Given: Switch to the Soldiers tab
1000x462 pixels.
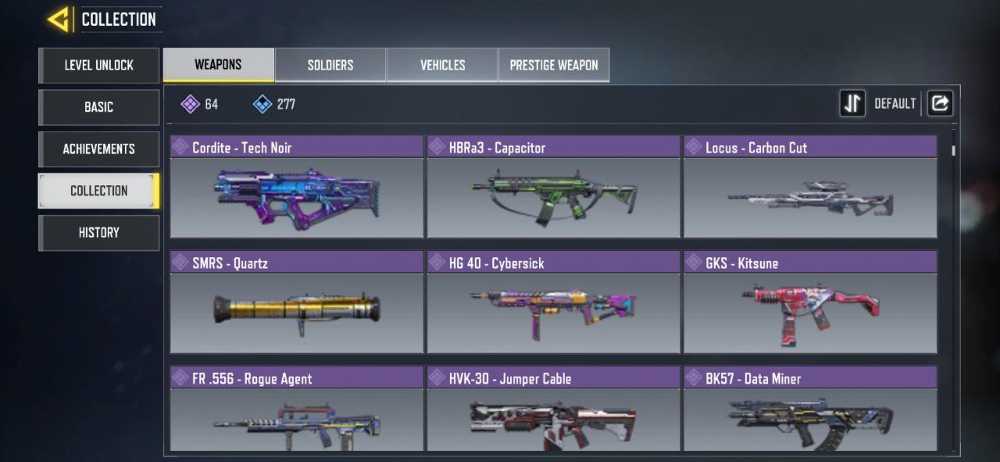Looking at the screenshot, I should click(330, 65).
